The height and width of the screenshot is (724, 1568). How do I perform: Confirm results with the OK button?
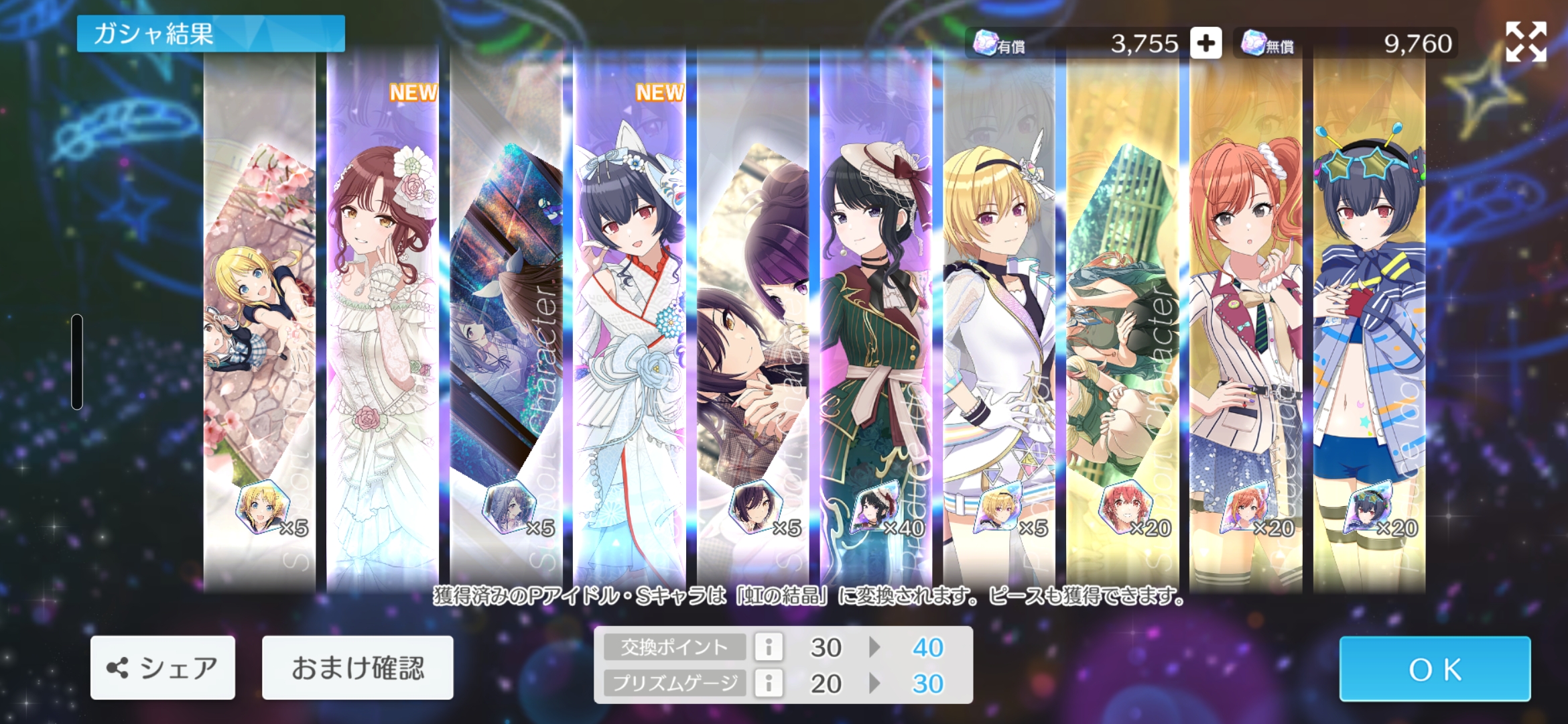pos(1435,669)
